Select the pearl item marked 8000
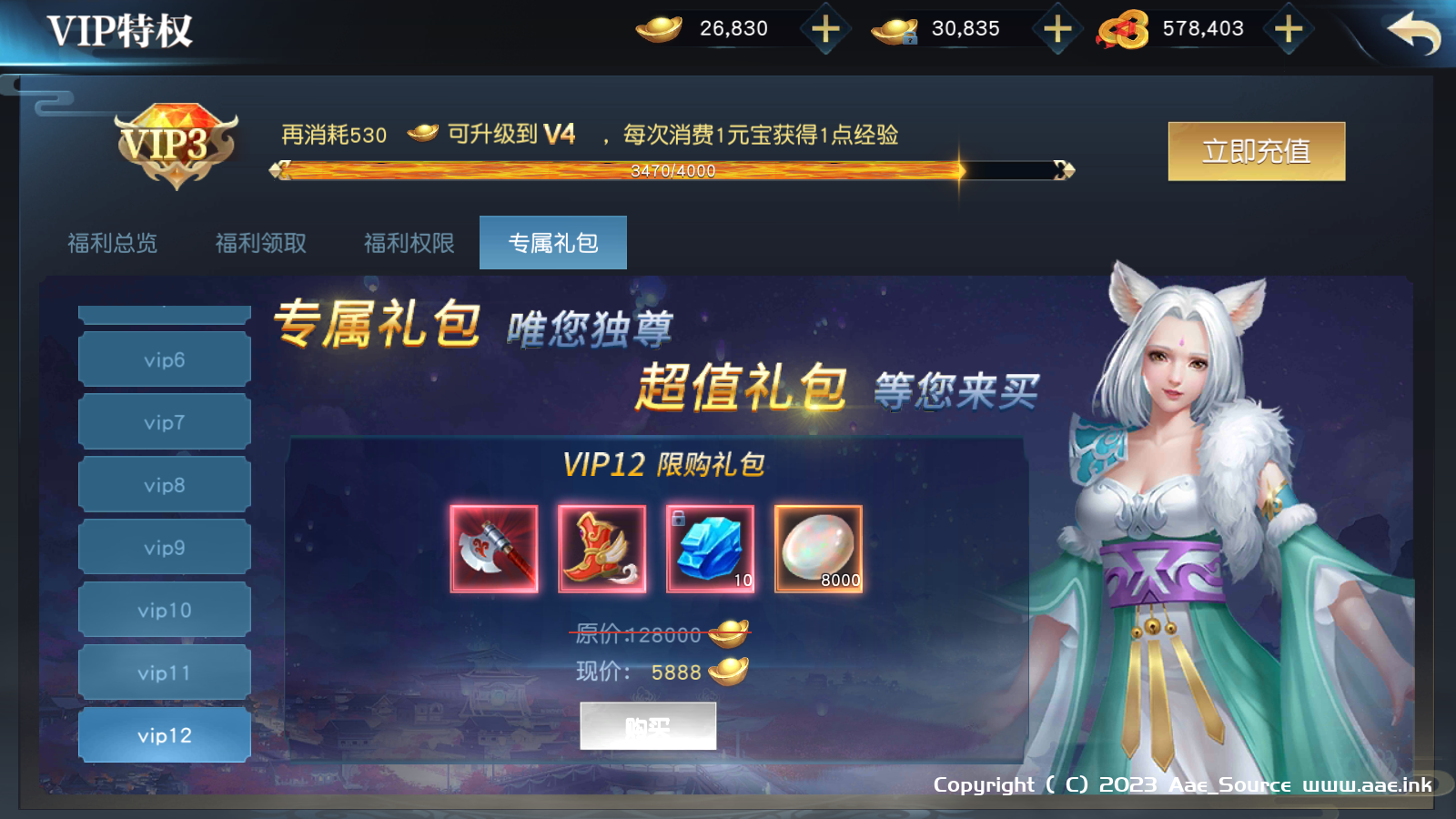This screenshot has width=1456, height=819. tap(817, 548)
